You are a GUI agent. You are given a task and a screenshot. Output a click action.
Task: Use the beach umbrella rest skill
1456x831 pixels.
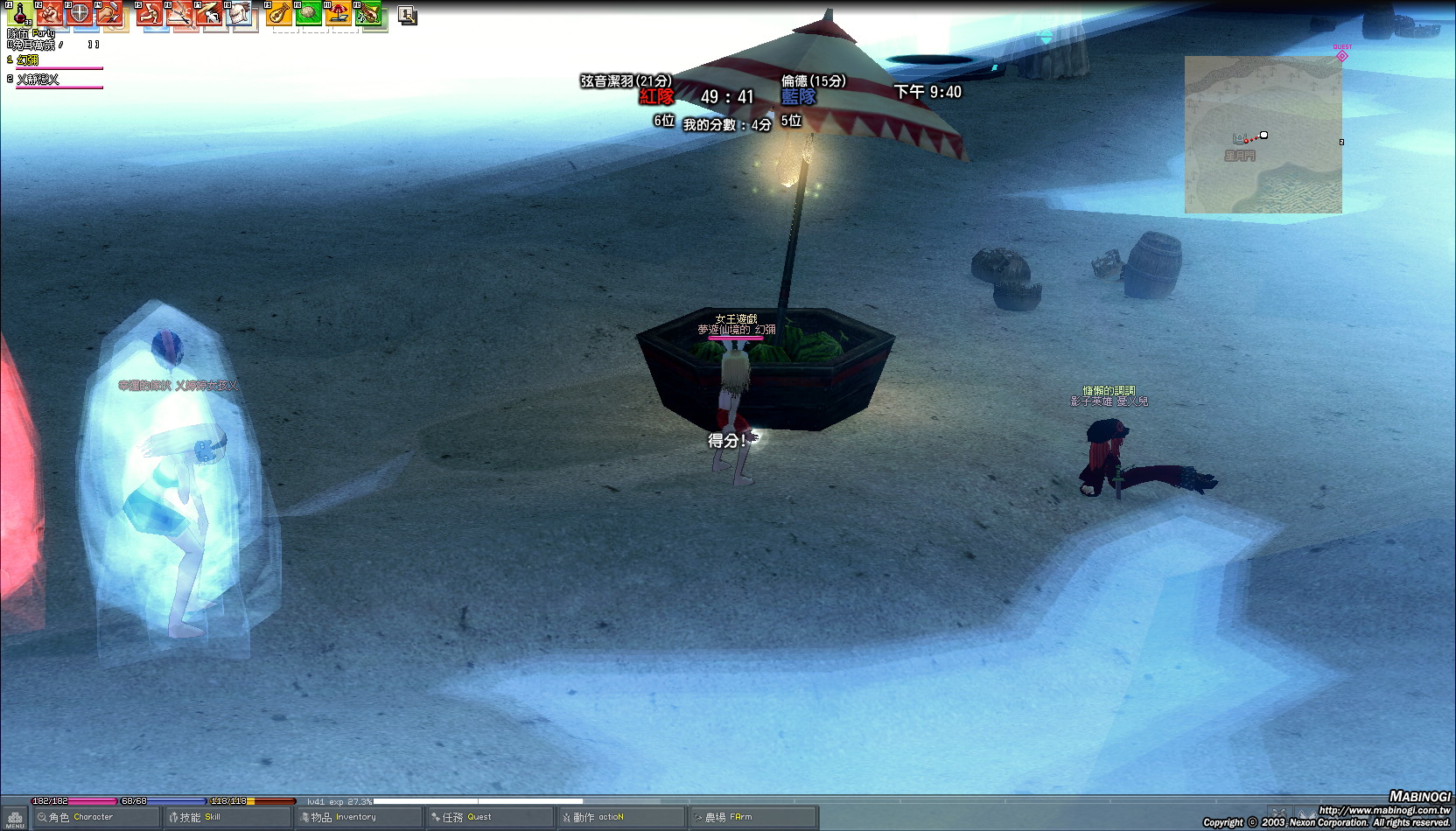pos(339,15)
